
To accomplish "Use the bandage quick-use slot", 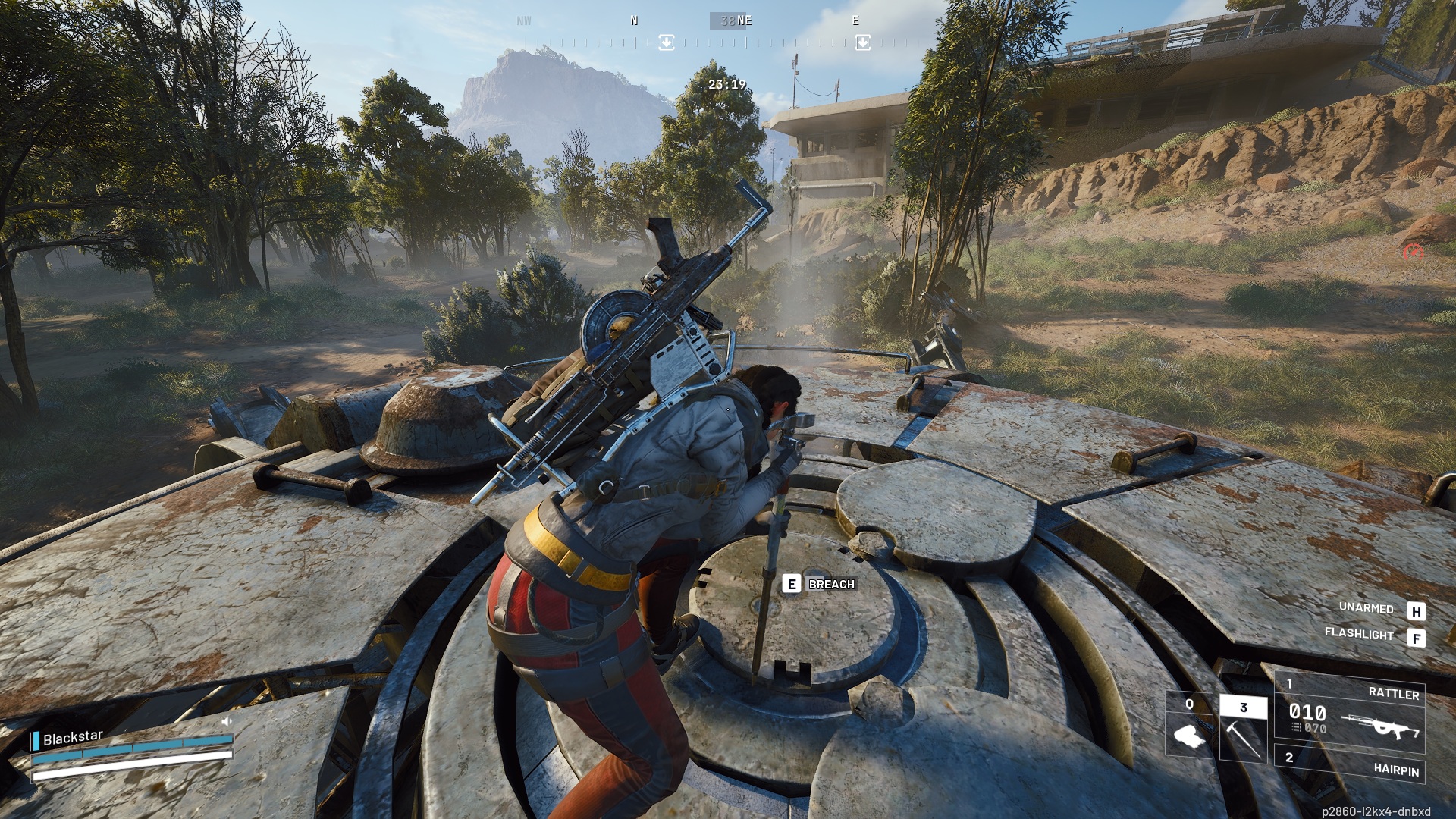I will (x=1188, y=726).
